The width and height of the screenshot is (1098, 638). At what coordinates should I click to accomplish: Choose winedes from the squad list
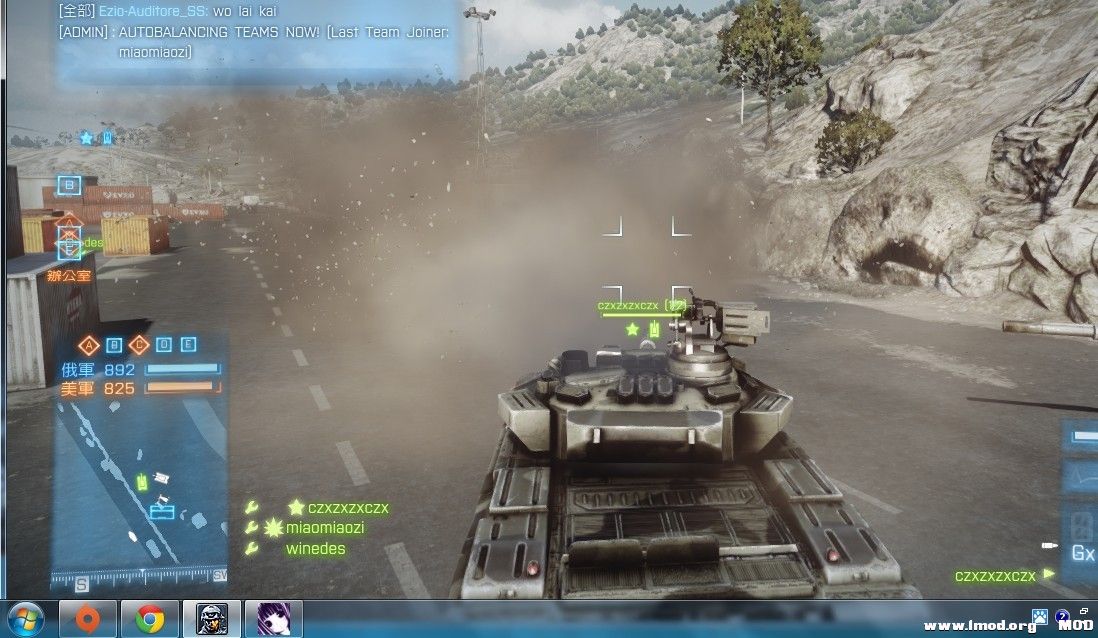click(315, 548)
